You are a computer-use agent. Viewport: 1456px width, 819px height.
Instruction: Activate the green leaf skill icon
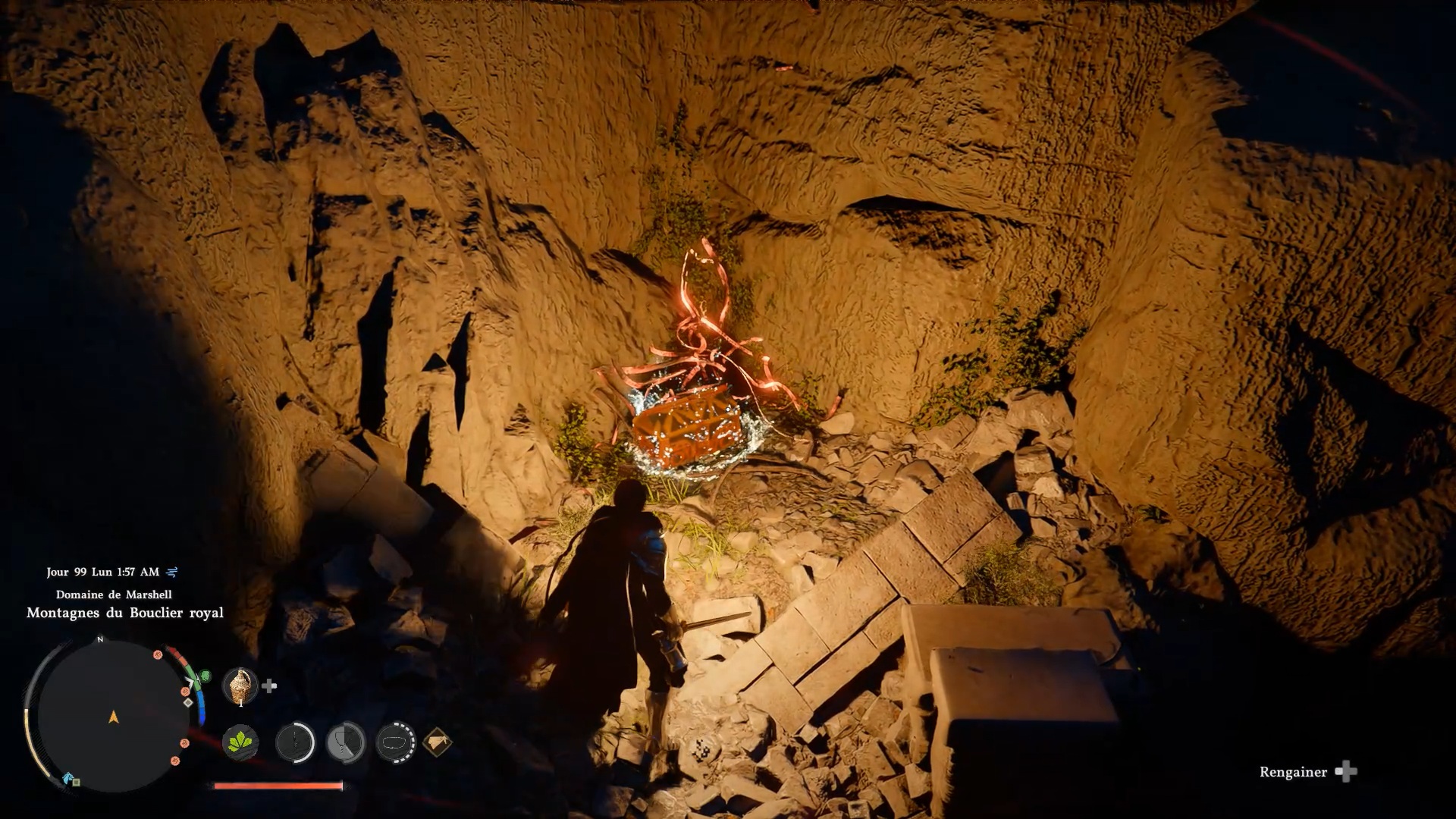tap(240, 742)
